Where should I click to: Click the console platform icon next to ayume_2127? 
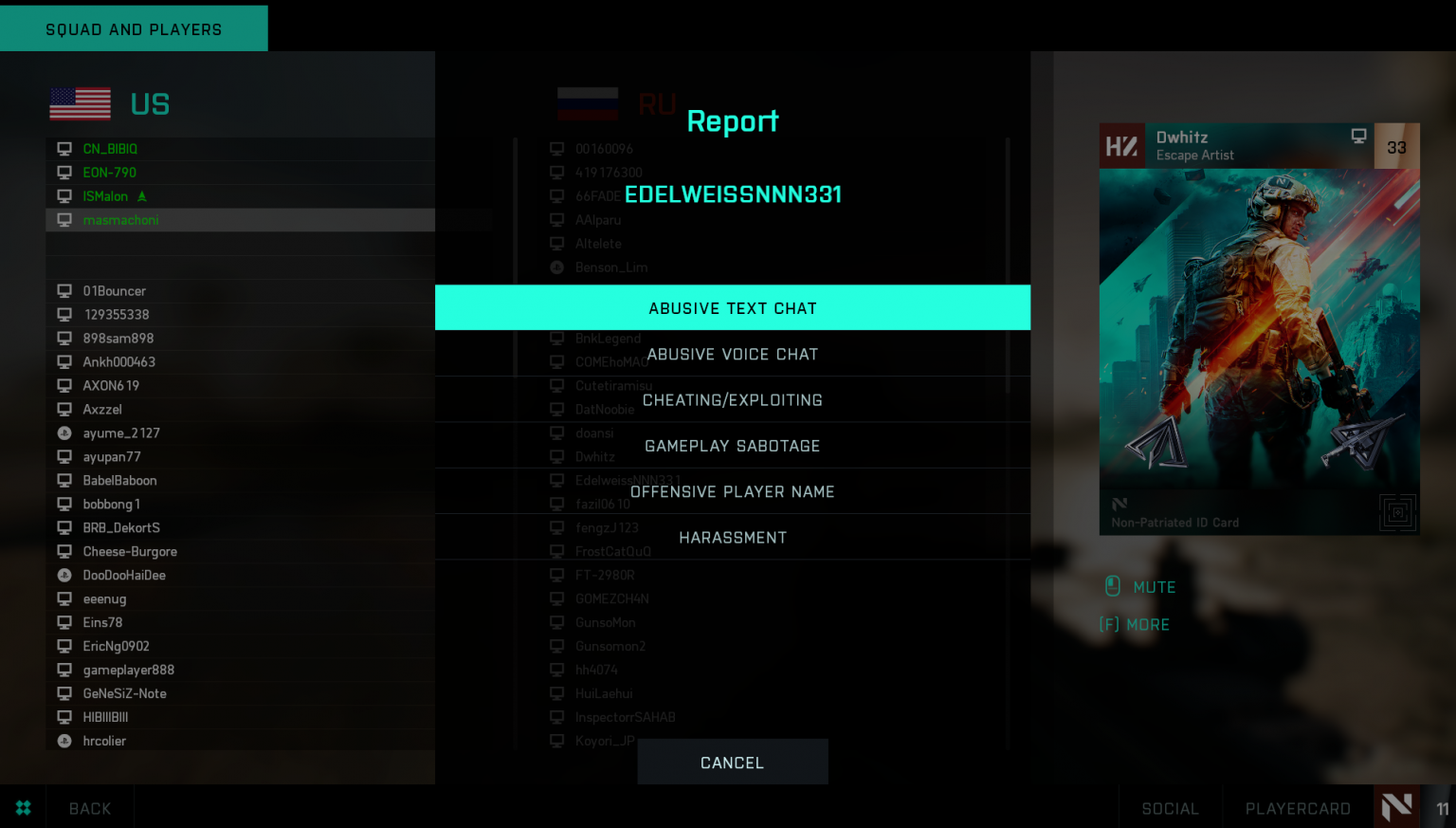(64, 432)
